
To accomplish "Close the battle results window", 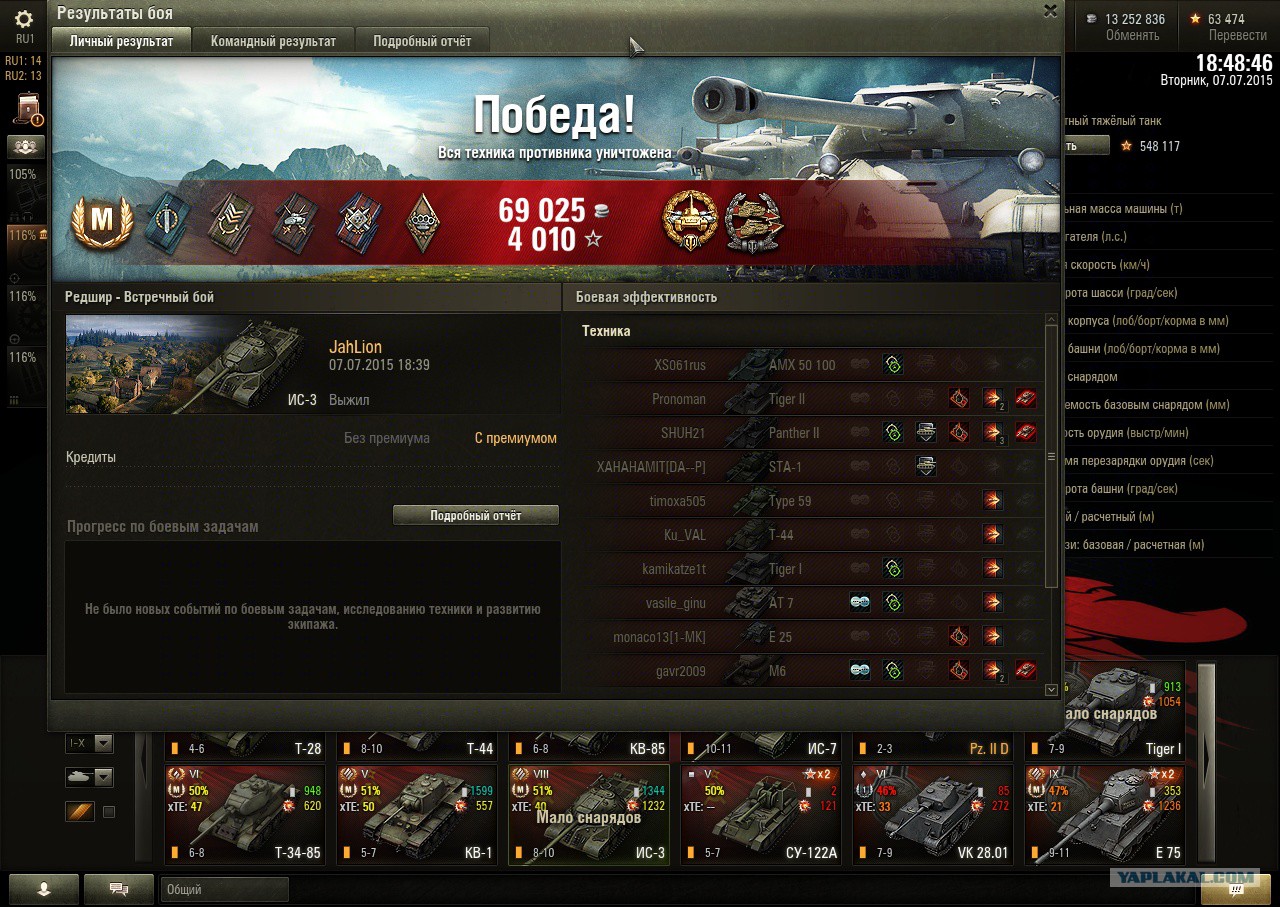I will point(1050,11).
